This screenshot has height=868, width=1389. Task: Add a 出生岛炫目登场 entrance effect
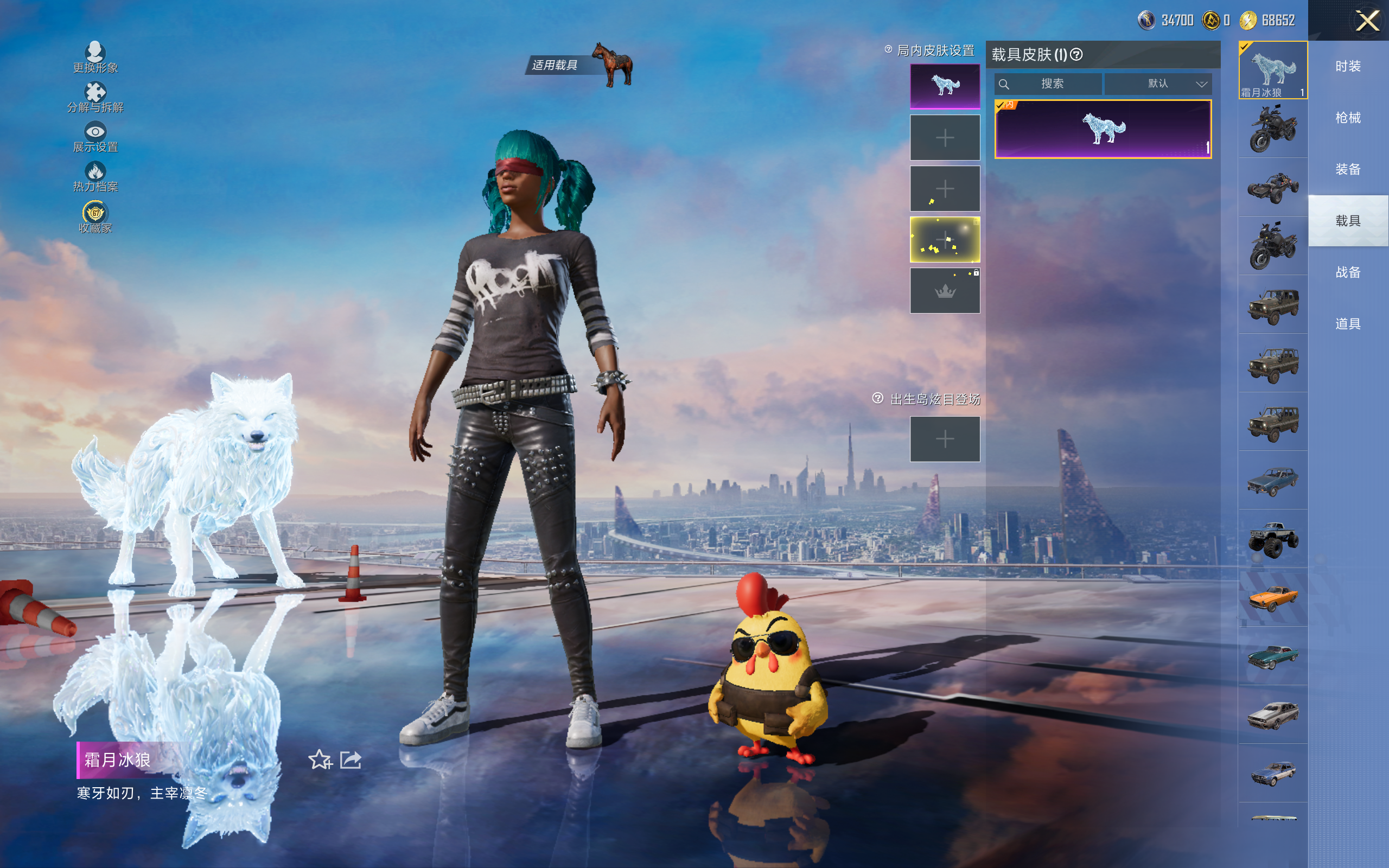click(945, 439)
